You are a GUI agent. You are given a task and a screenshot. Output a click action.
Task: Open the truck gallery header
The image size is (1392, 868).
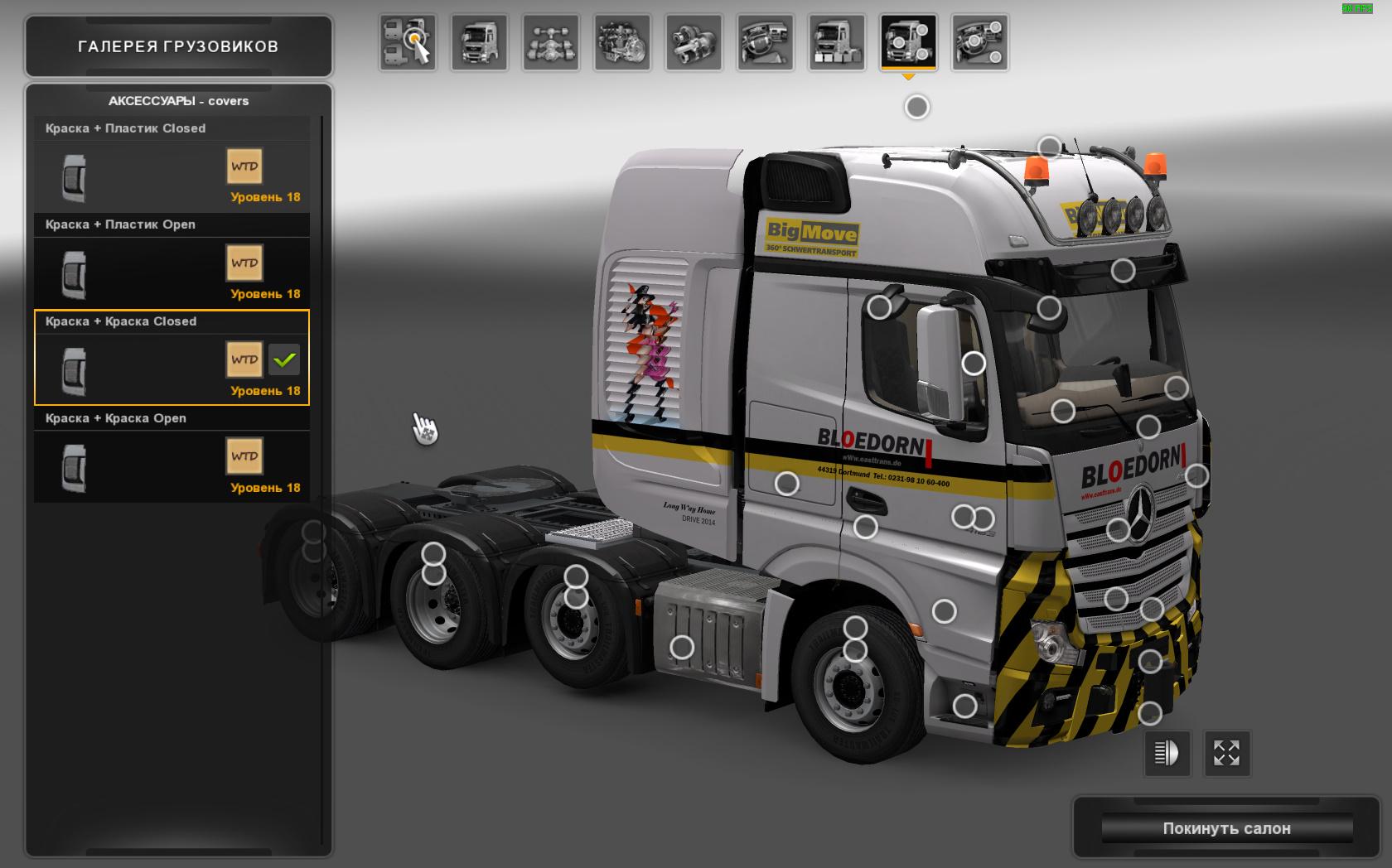(178, 46)
